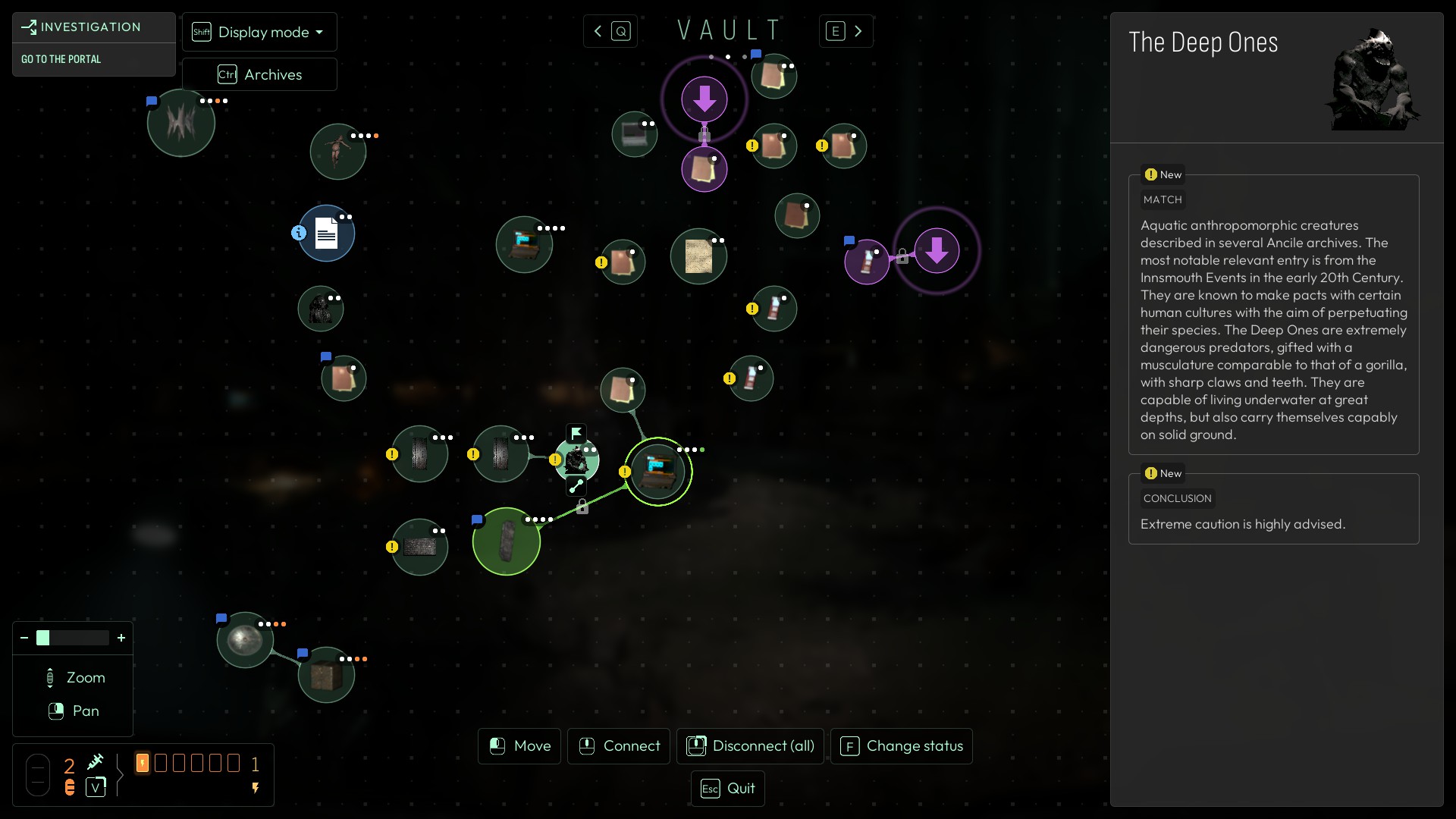
Task: Select the bright green stone tablet node
Action: [x=506, y=541]
